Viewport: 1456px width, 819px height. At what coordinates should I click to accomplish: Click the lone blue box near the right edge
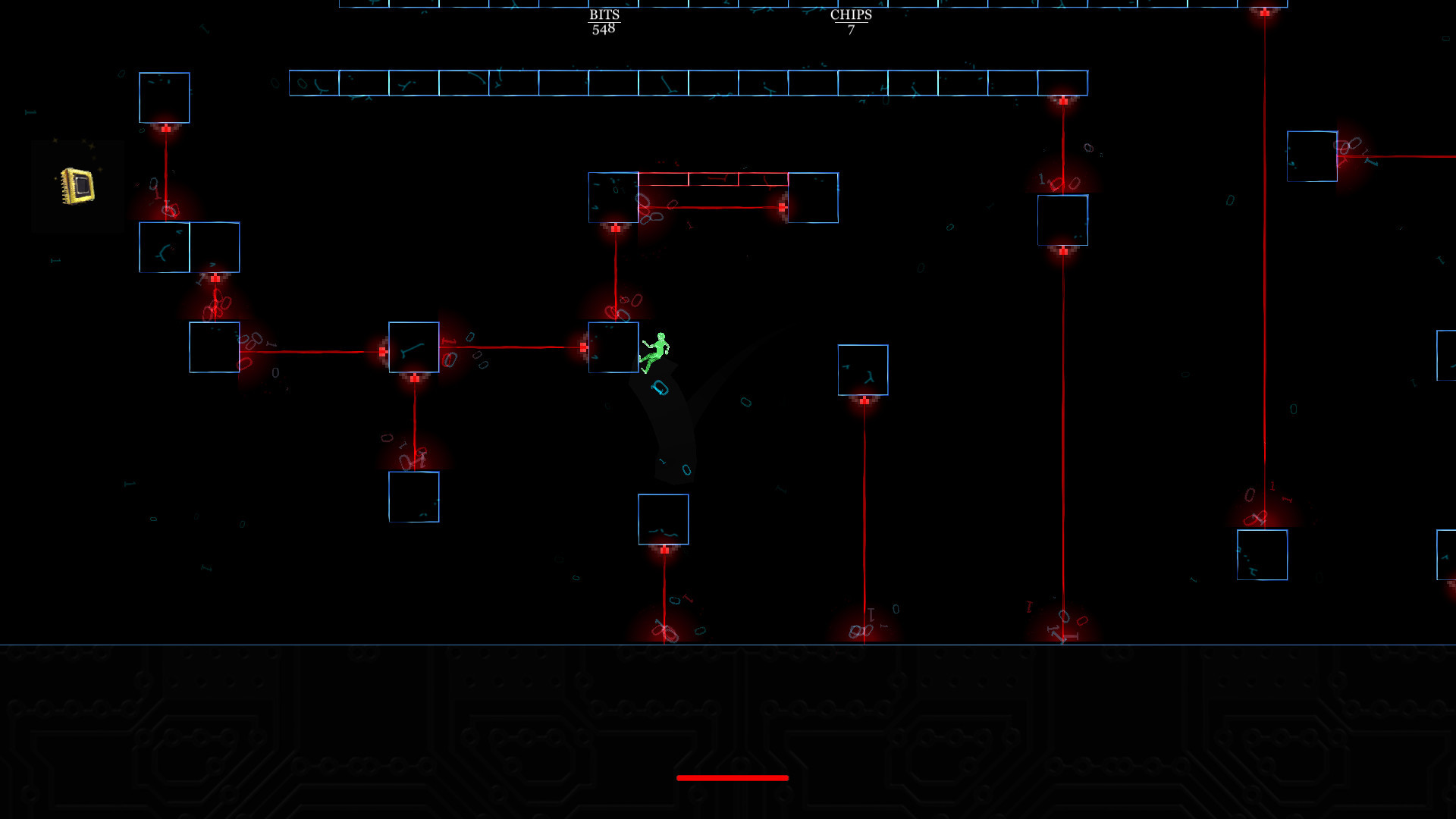1312,155
